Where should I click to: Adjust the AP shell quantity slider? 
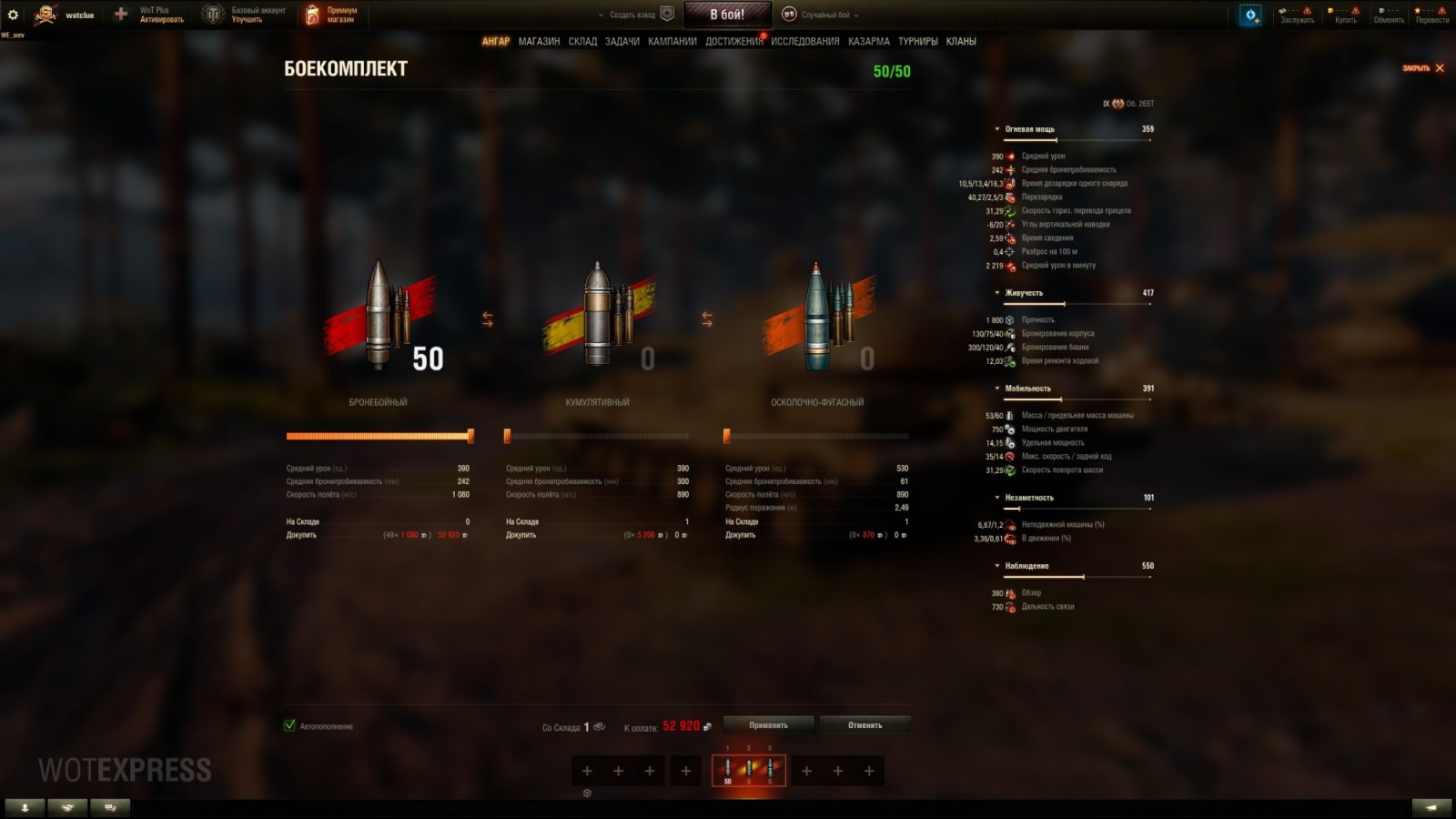471,436
